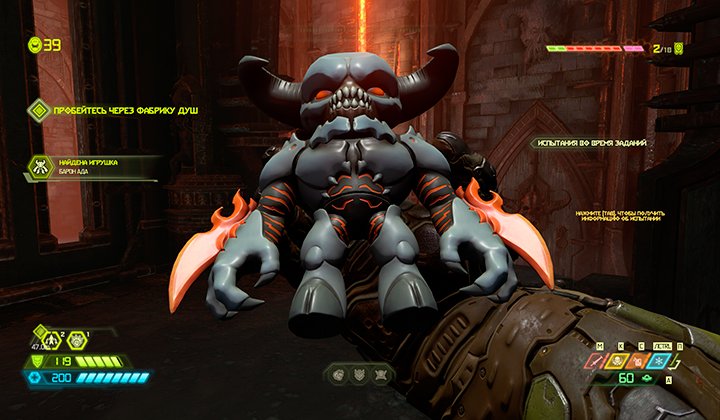Viewport: 720px width, 420px height.
Task: Click the yellow objective diamond marker
Action: (x=38, y=109)
